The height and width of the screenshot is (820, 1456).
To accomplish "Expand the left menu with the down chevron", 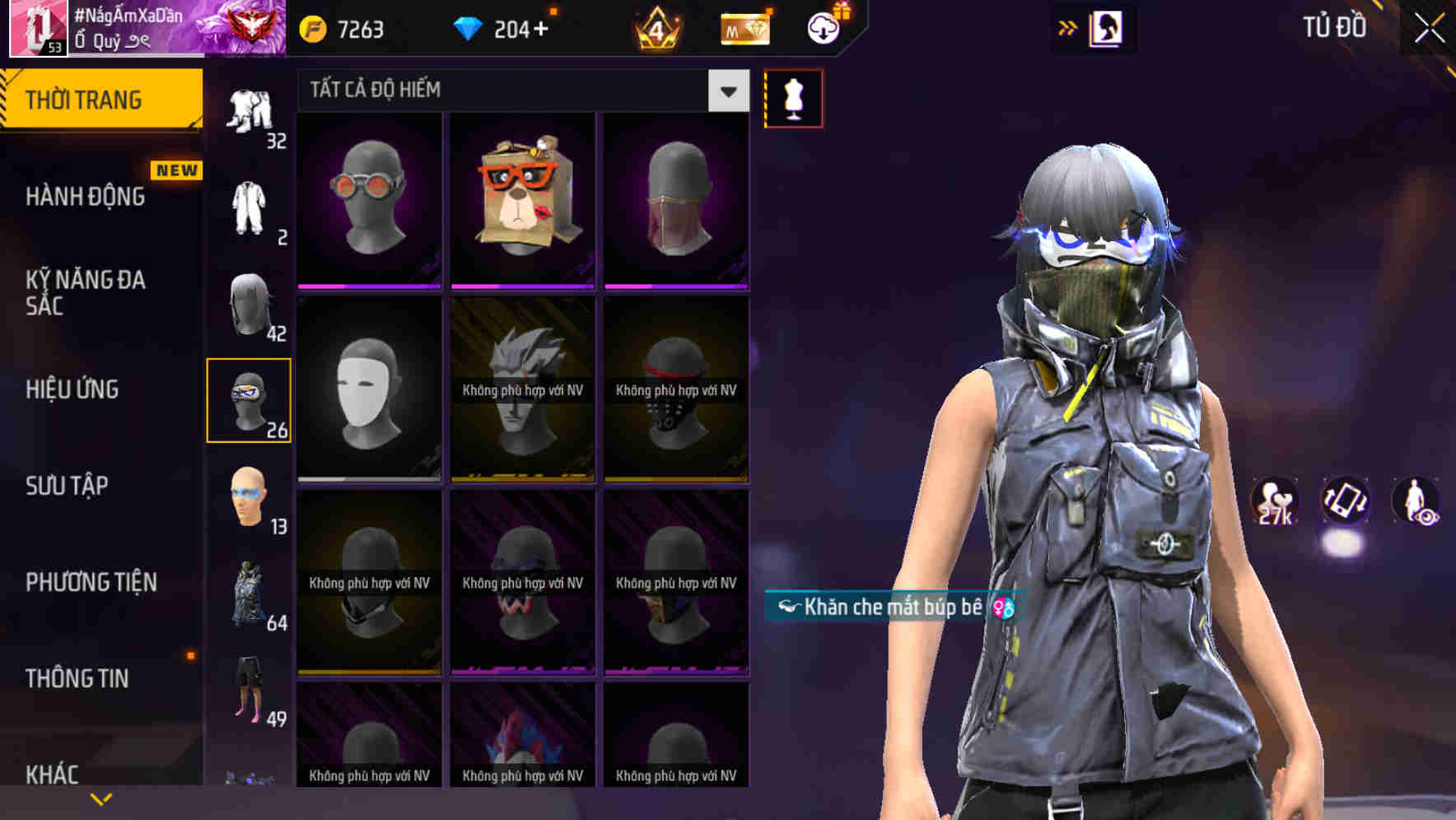I will pos(101,797).
